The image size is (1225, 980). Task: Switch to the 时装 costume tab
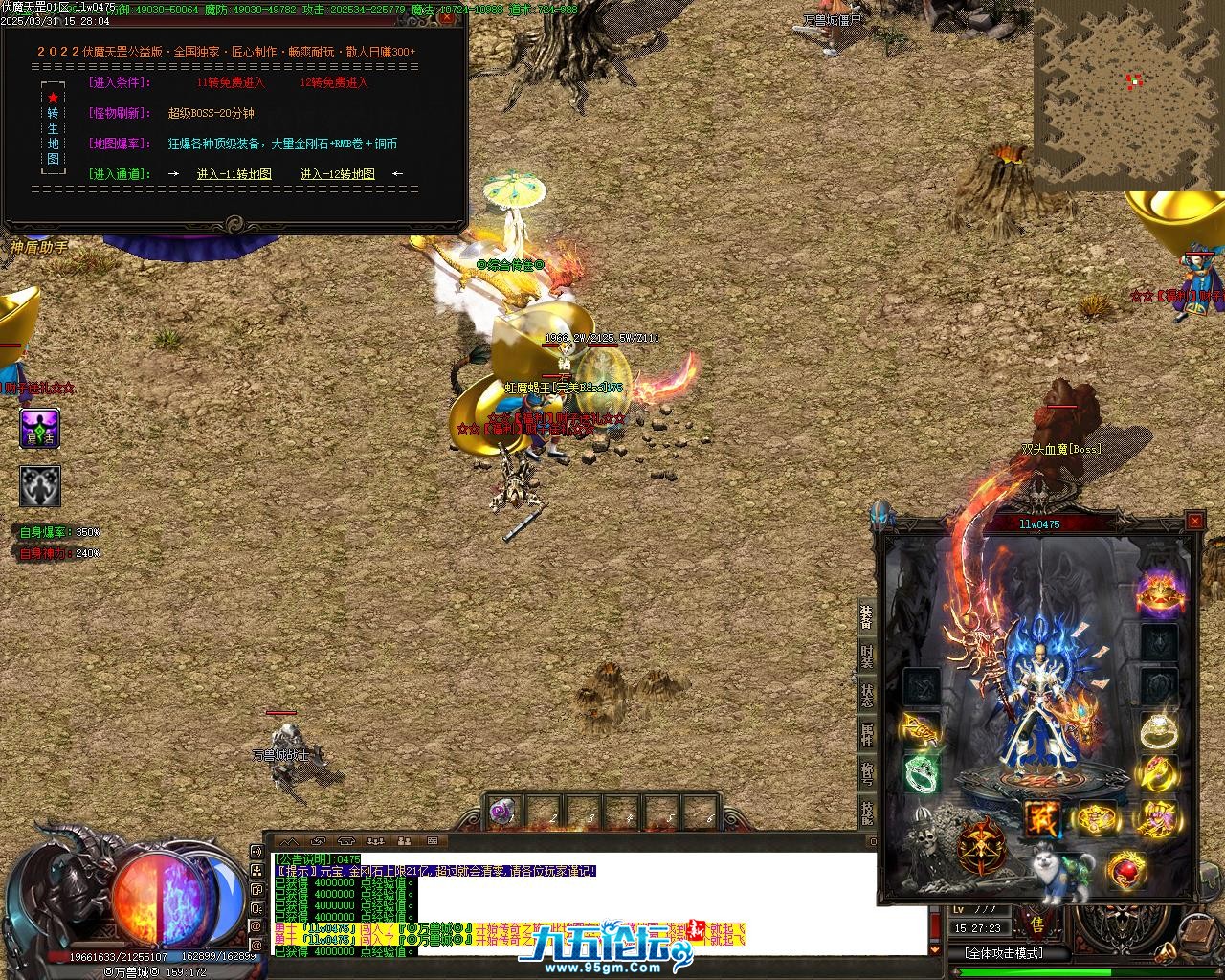tap(865, 657)
